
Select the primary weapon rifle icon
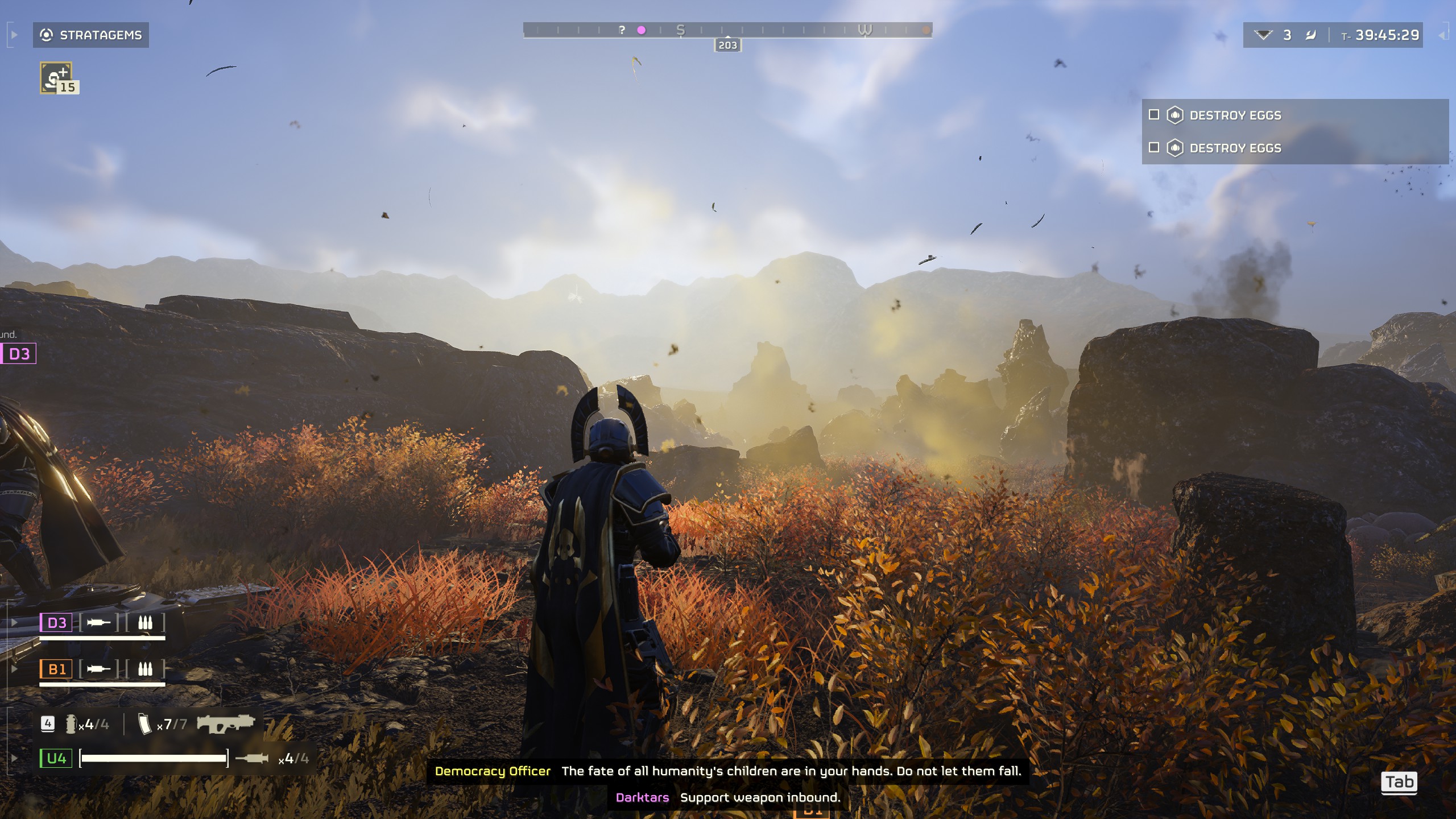click(225, 724)
